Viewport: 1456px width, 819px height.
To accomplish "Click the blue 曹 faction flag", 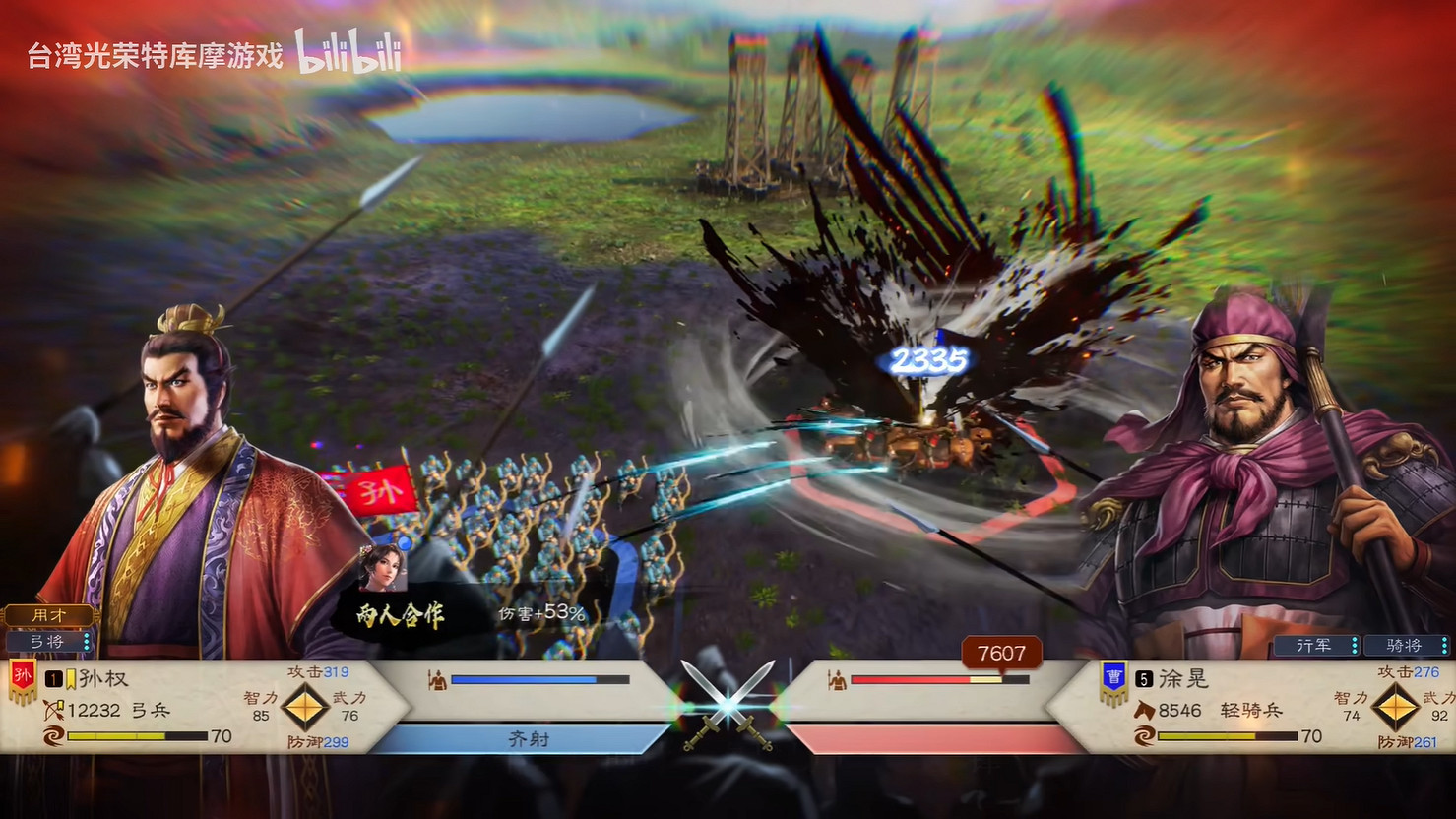I will pos(1113,680).
